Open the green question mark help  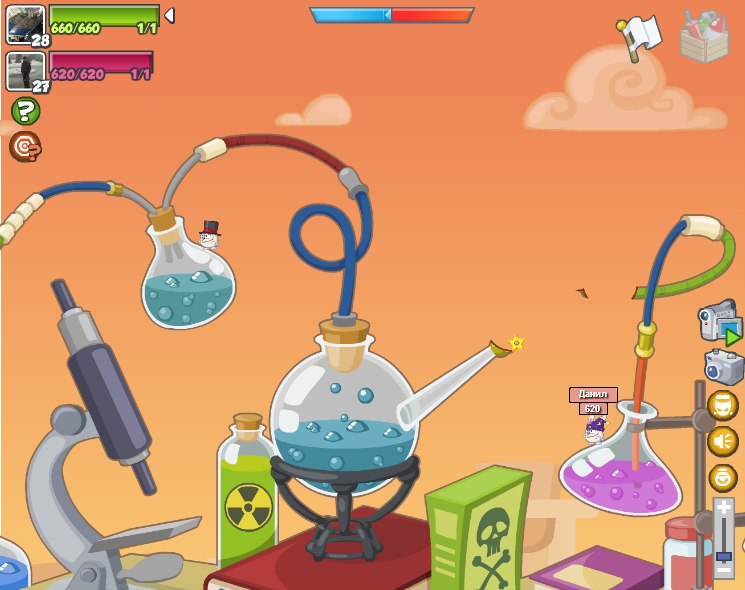pos(25,110)
